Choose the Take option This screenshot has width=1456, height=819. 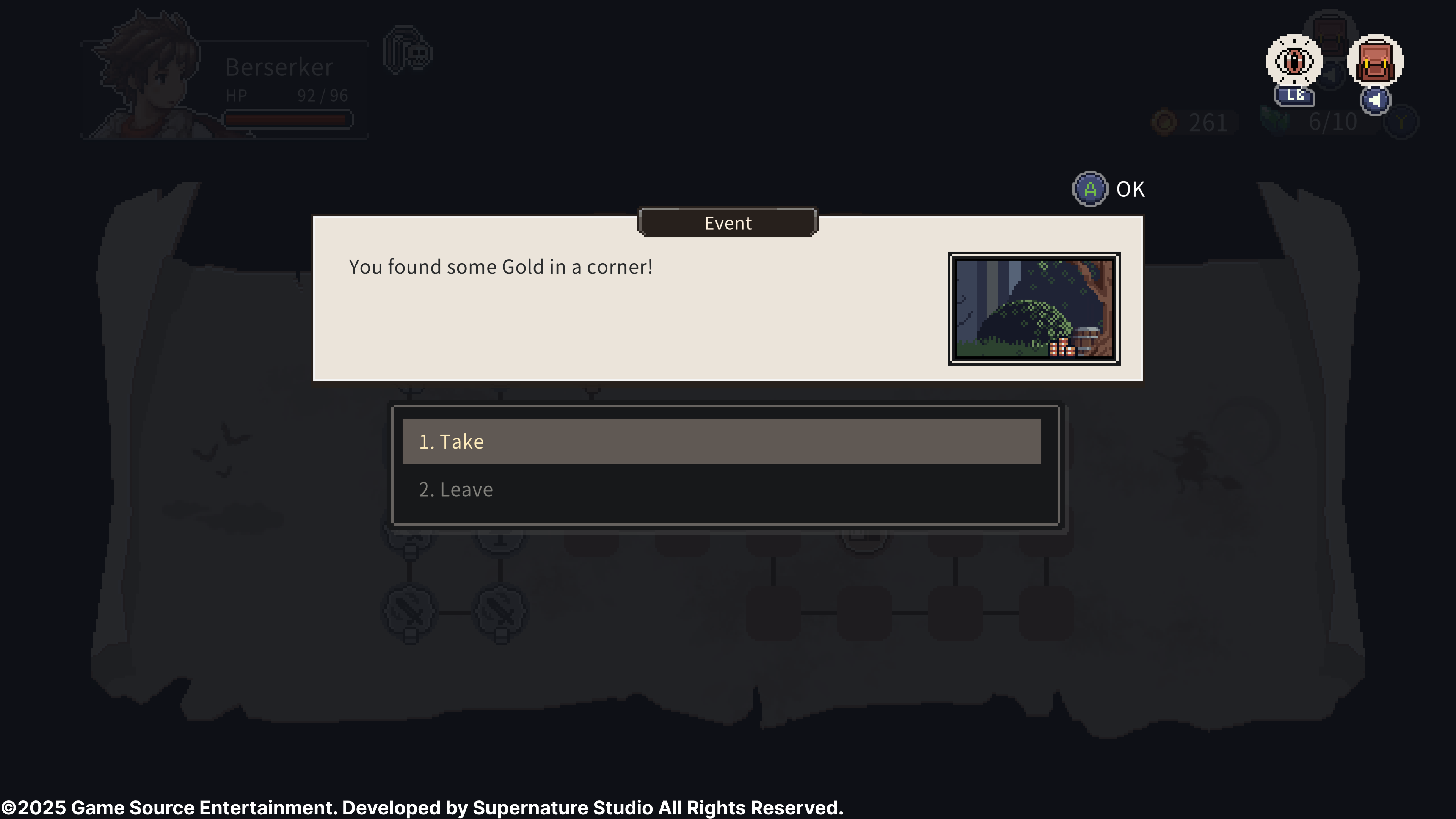[721, 441]
